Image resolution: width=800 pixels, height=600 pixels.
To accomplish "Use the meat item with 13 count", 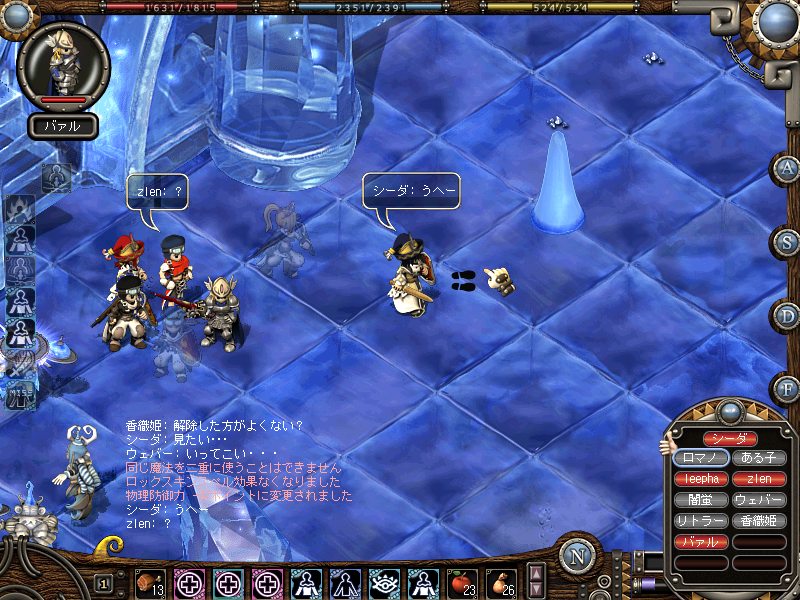I will (151, 582).
